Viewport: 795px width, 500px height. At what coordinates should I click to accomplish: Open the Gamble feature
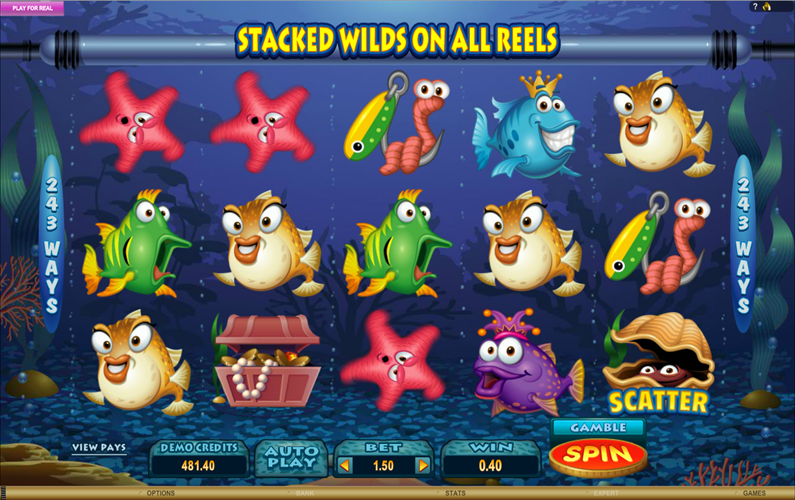[597, 427]
